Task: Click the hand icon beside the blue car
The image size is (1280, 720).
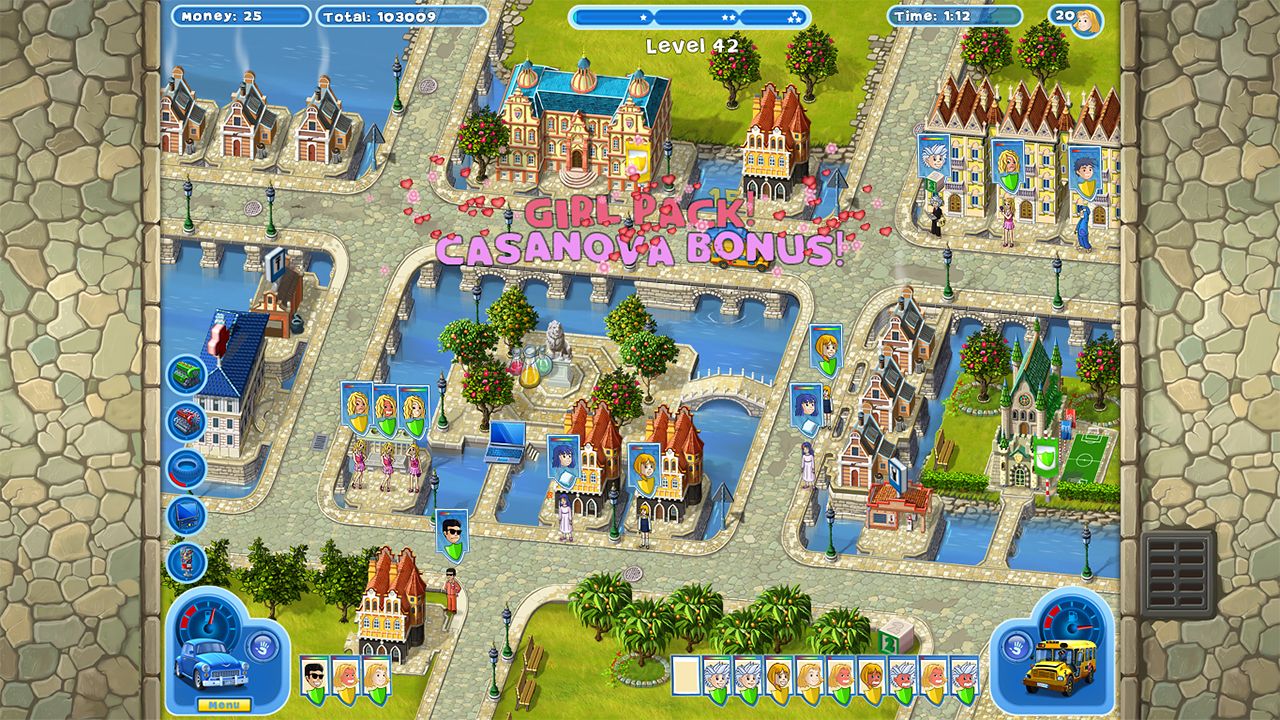Action: (261, 648)
